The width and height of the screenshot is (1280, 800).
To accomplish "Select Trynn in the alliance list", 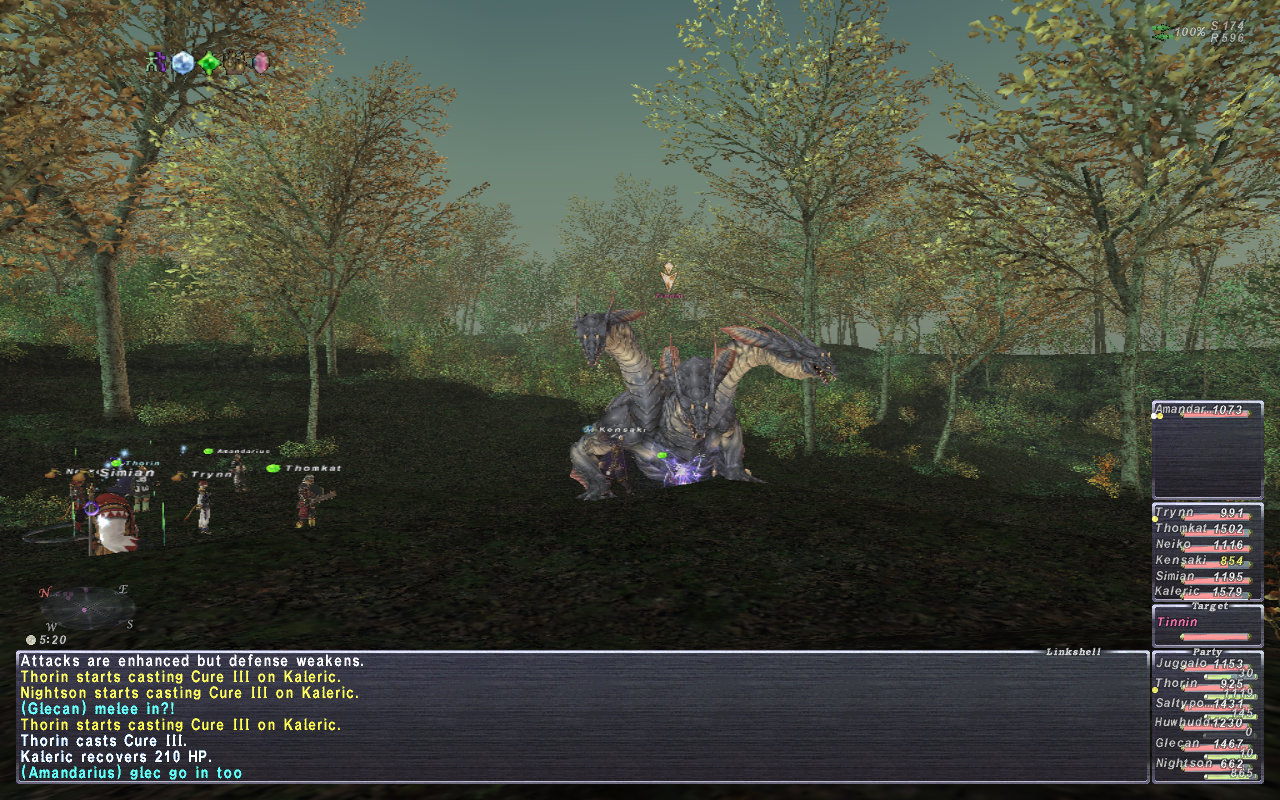I will (x=1207, y=513).
